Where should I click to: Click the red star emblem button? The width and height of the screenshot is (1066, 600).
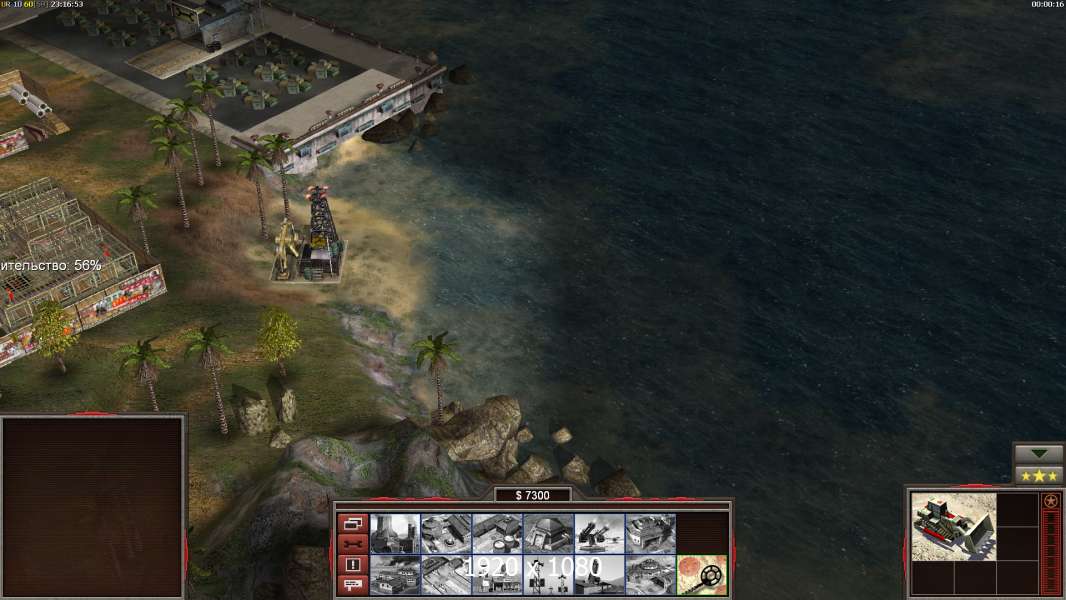tap(1050, 501)
